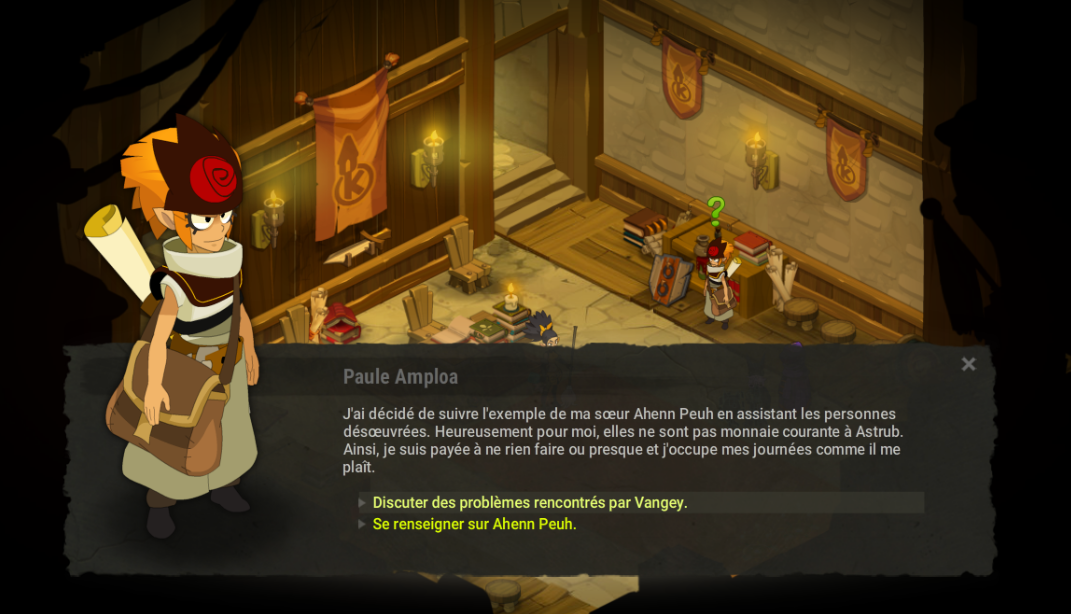This screenshot has height=614, width=1071.
Task: Choose "Discuter des problèmes rencontrés par Vangey" reply
Action: (x=530, y=502)
